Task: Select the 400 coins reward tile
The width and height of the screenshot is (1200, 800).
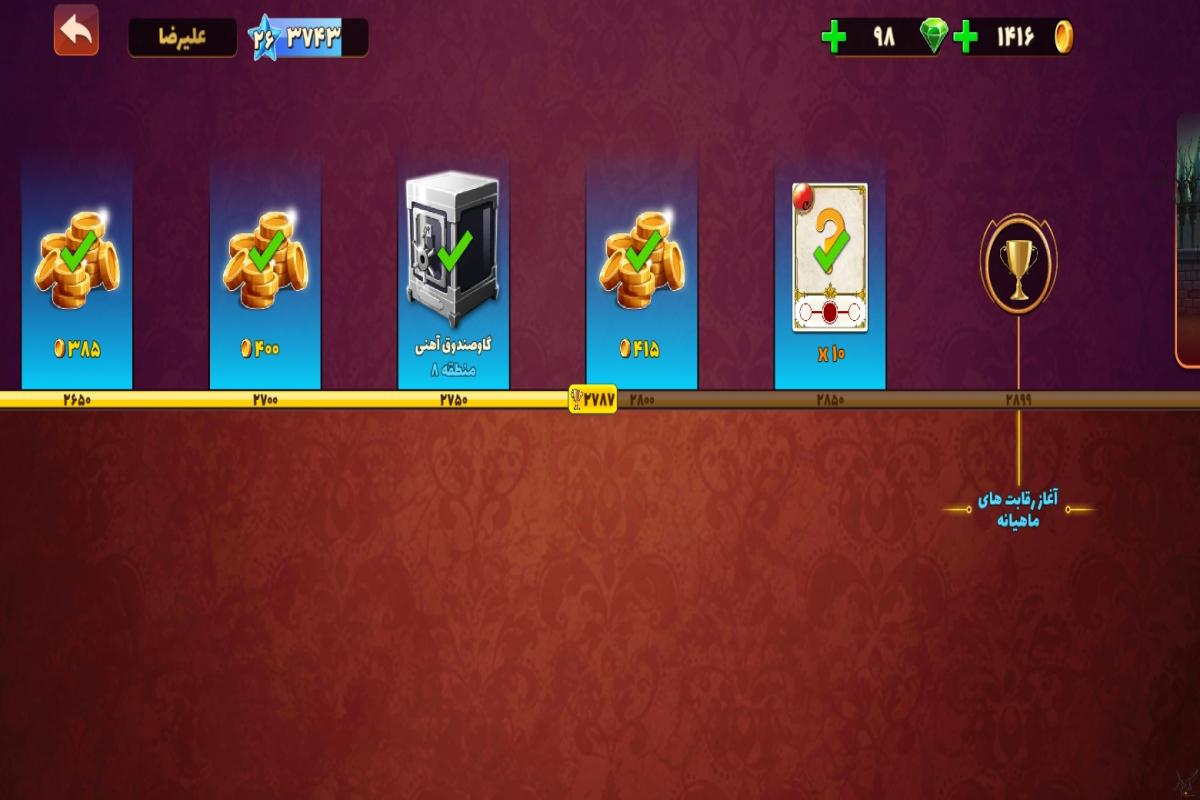Action: [x=265, y=272]
